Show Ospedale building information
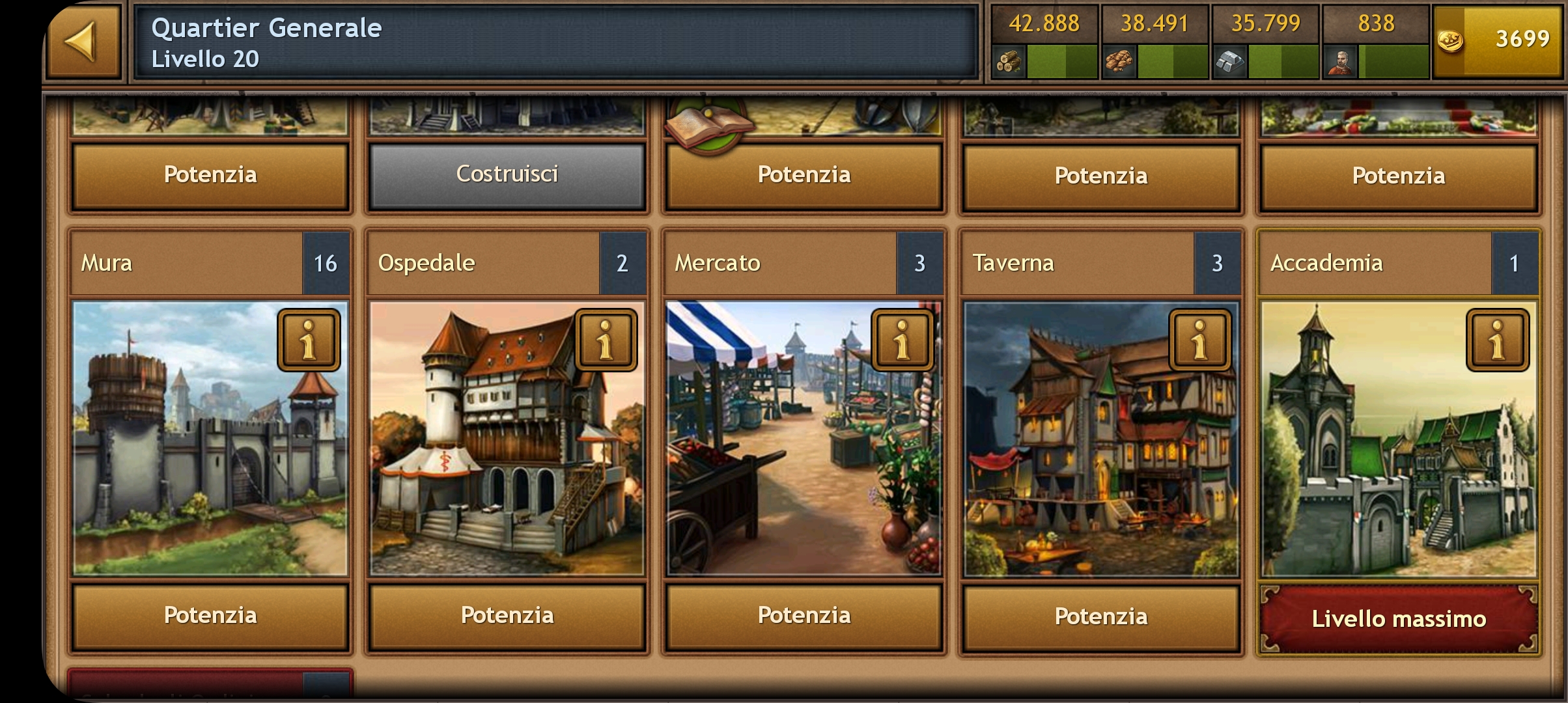 coord(606,340)
